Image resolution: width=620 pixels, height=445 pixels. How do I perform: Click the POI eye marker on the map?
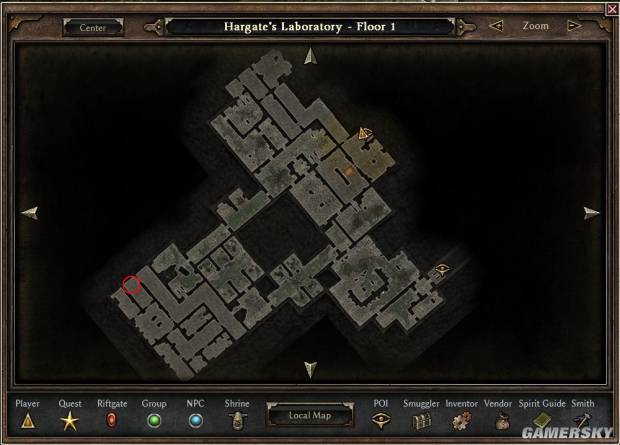(442, 268)
